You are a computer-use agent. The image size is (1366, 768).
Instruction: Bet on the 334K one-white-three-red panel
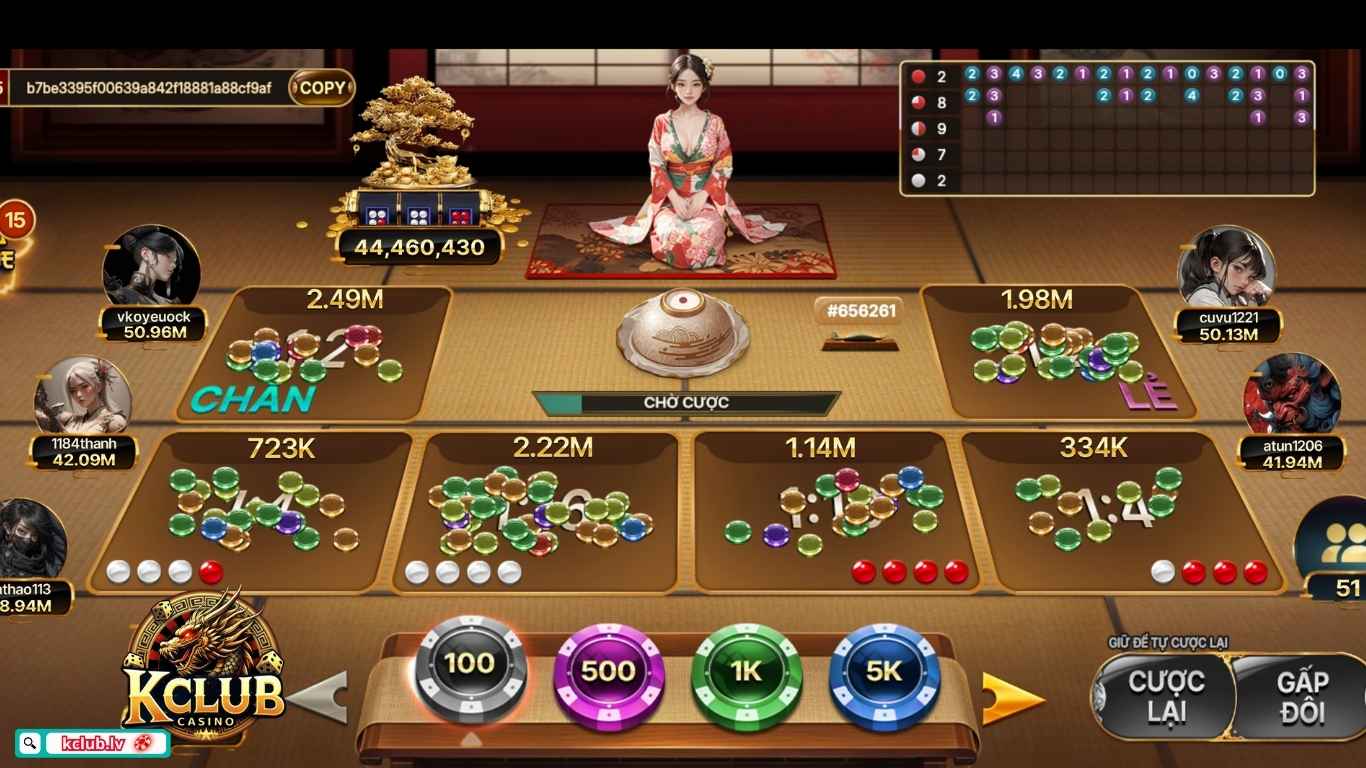coord(1110,512)
